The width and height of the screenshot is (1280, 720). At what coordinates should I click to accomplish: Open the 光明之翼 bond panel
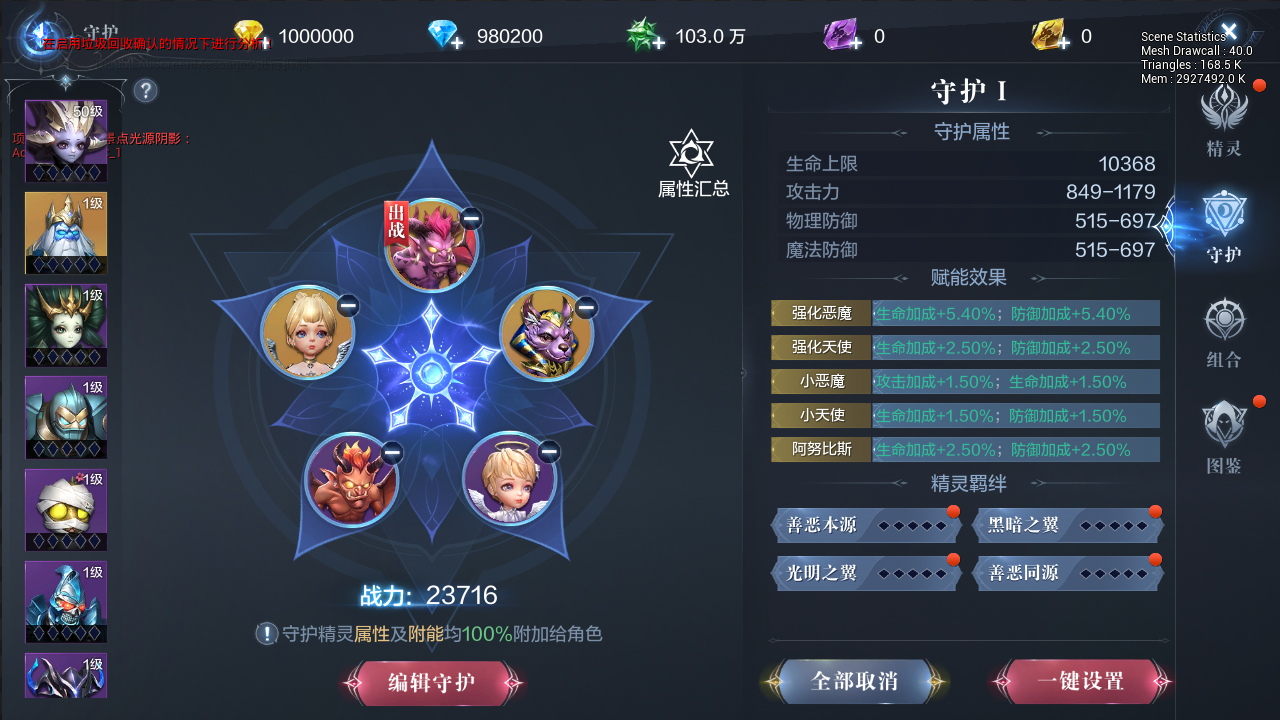(865, 573)
